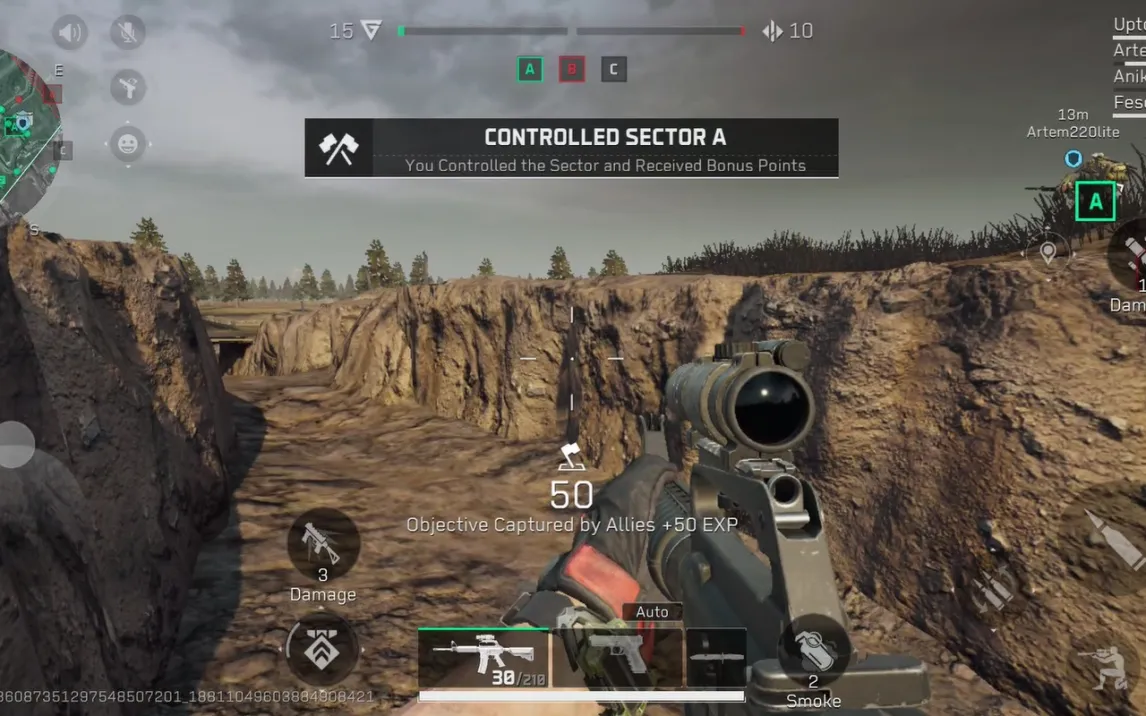This screenshot has width=1146, height=716.
Task: Throw the Smoke grenade
Action: (x=813, y=650)
